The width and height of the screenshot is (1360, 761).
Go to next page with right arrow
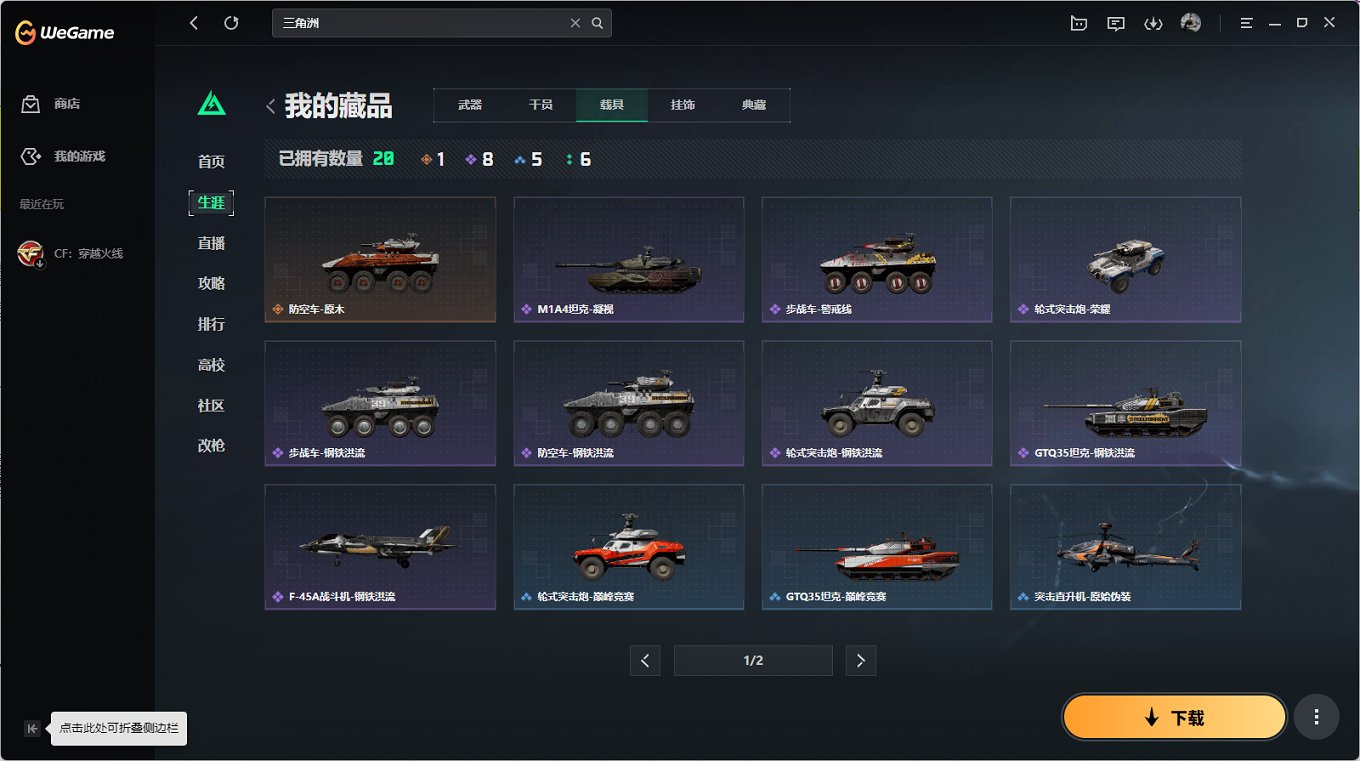pyautogui.click(x=861, y=660)
